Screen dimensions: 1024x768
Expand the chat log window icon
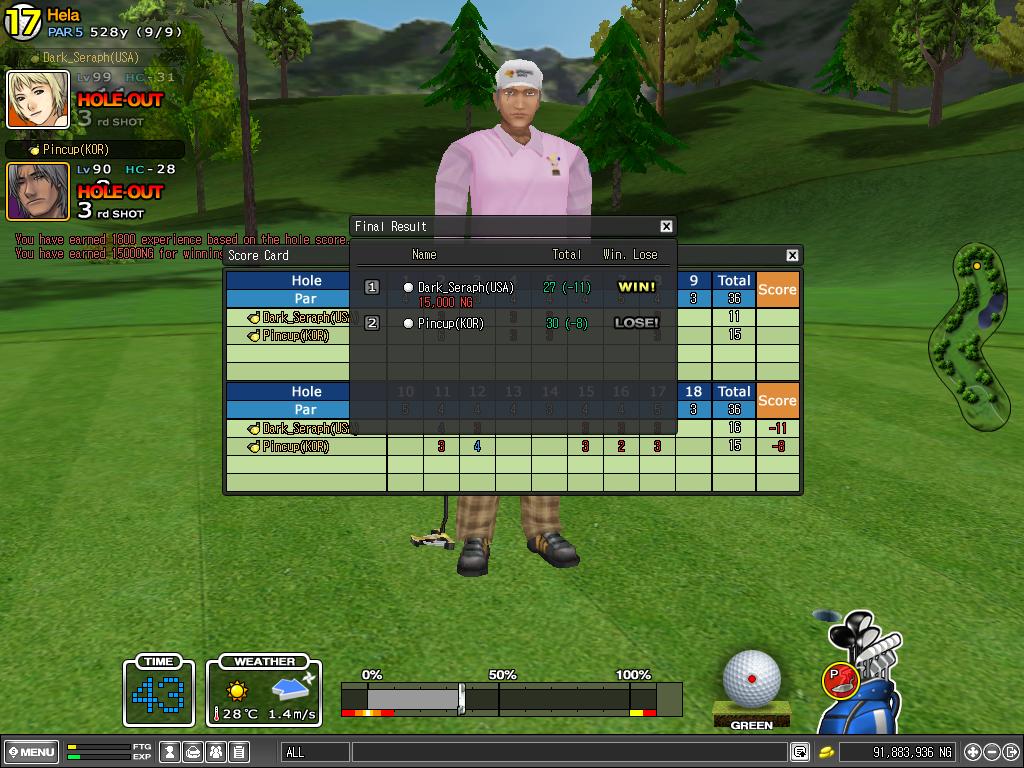(800, 752)
